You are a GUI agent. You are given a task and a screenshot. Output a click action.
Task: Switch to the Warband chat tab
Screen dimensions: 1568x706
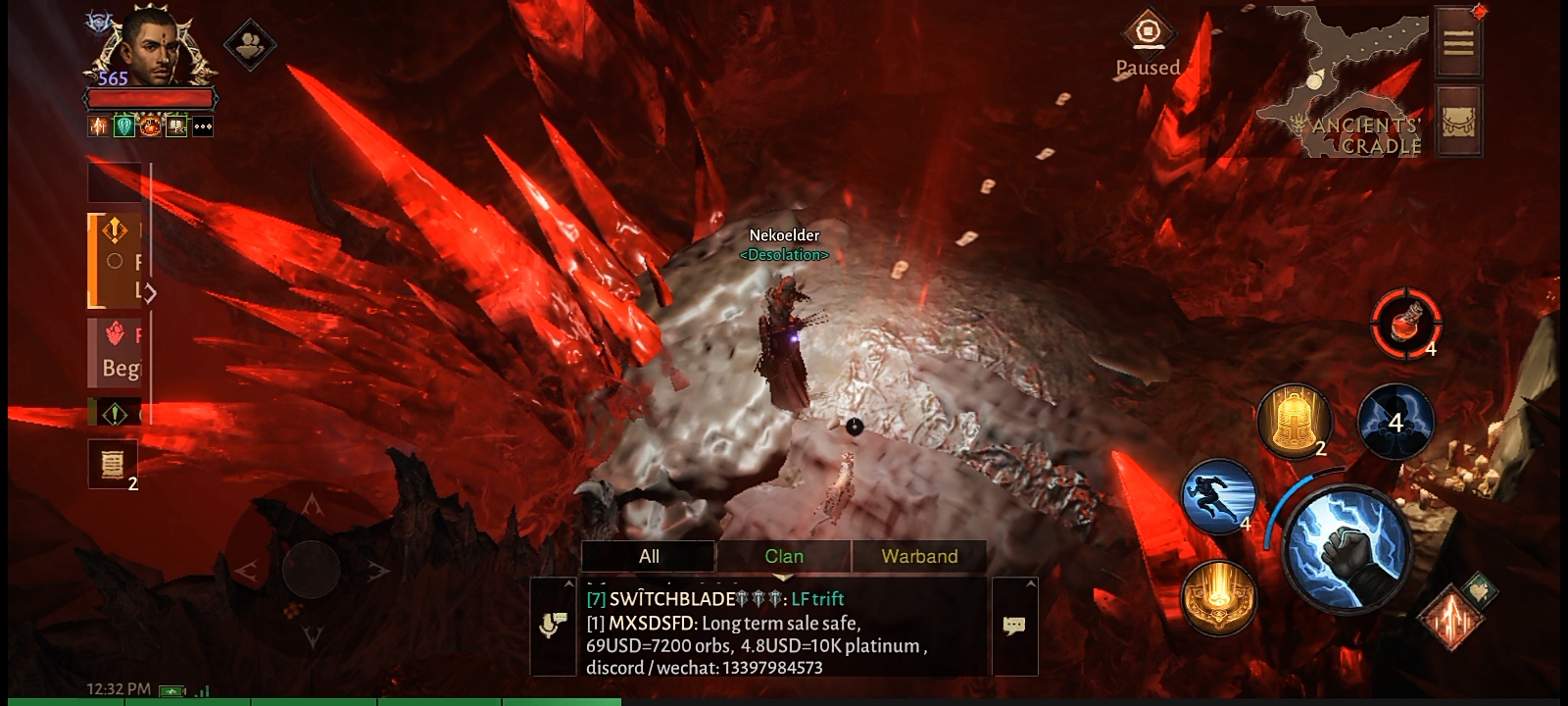(919, 557)
